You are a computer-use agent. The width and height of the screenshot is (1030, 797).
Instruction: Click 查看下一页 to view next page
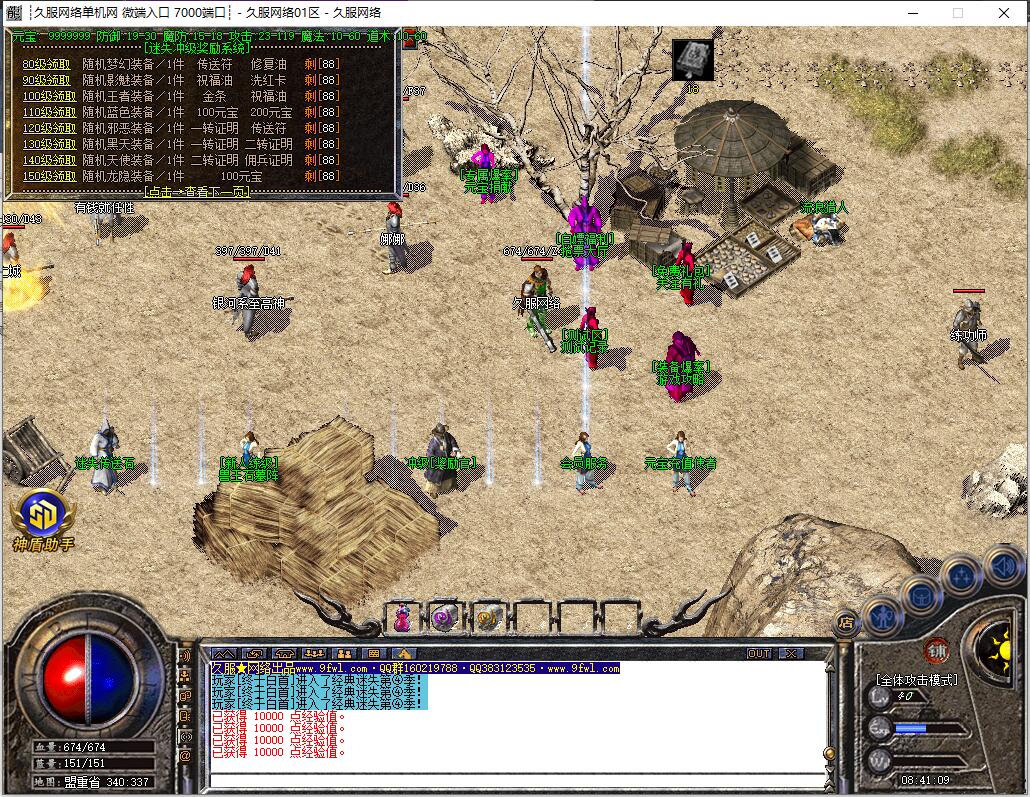[198, 191]
